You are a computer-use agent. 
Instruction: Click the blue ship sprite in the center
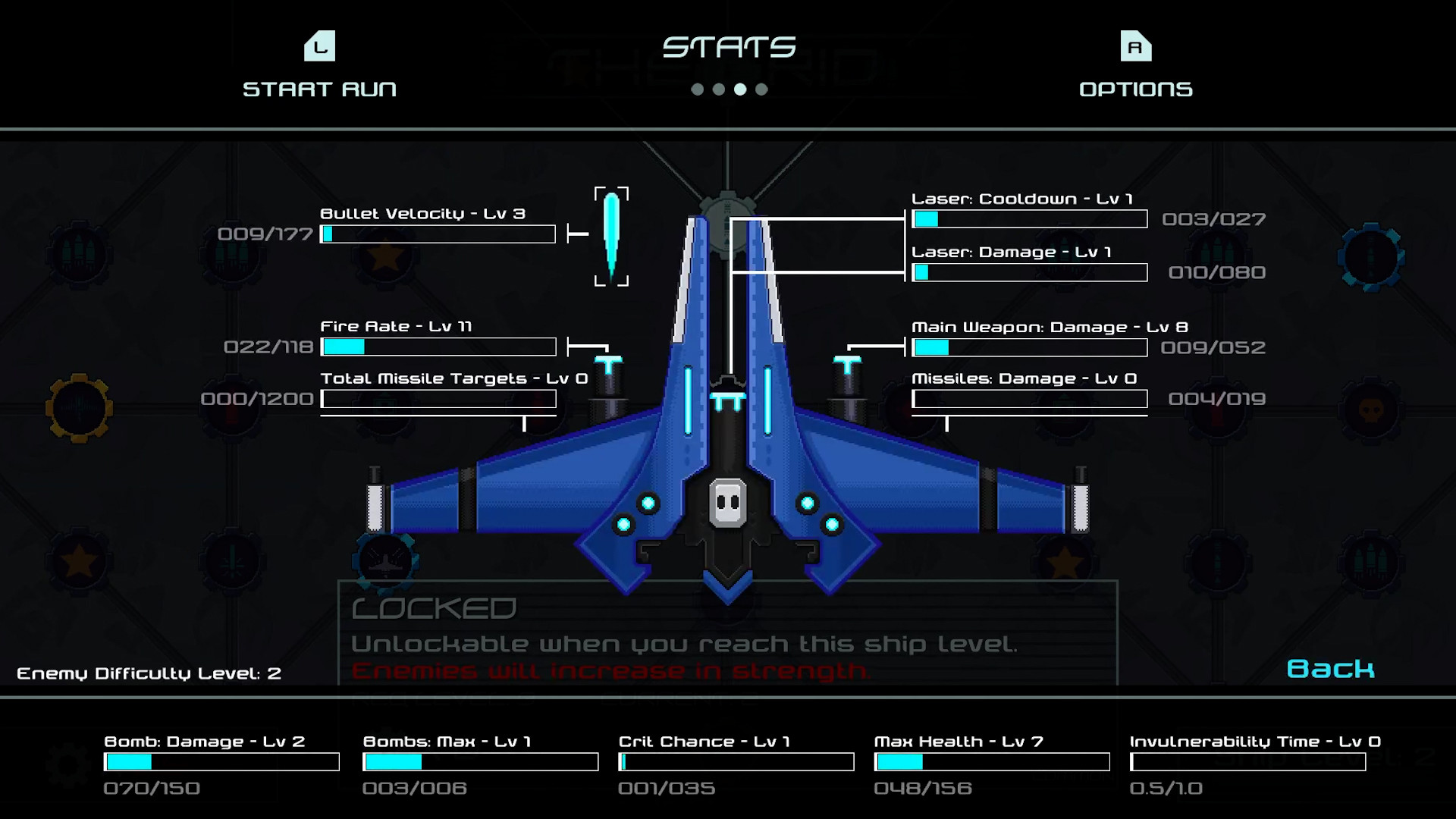click(x=728, y=425)
